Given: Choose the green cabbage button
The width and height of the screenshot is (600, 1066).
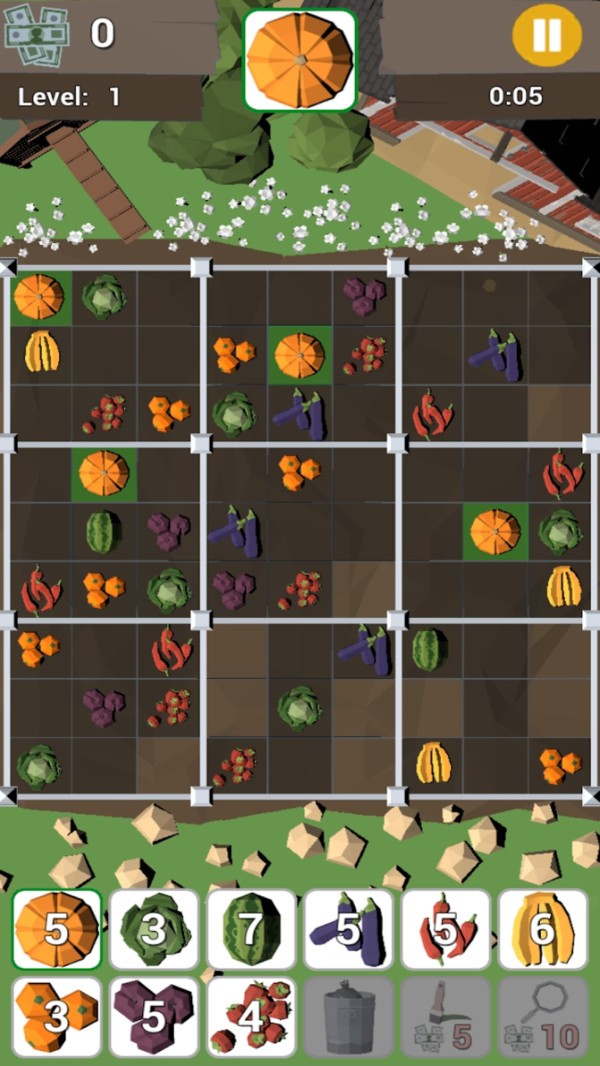Looking at the screenshot, I should pyautogui.click(x=154, y=929).
